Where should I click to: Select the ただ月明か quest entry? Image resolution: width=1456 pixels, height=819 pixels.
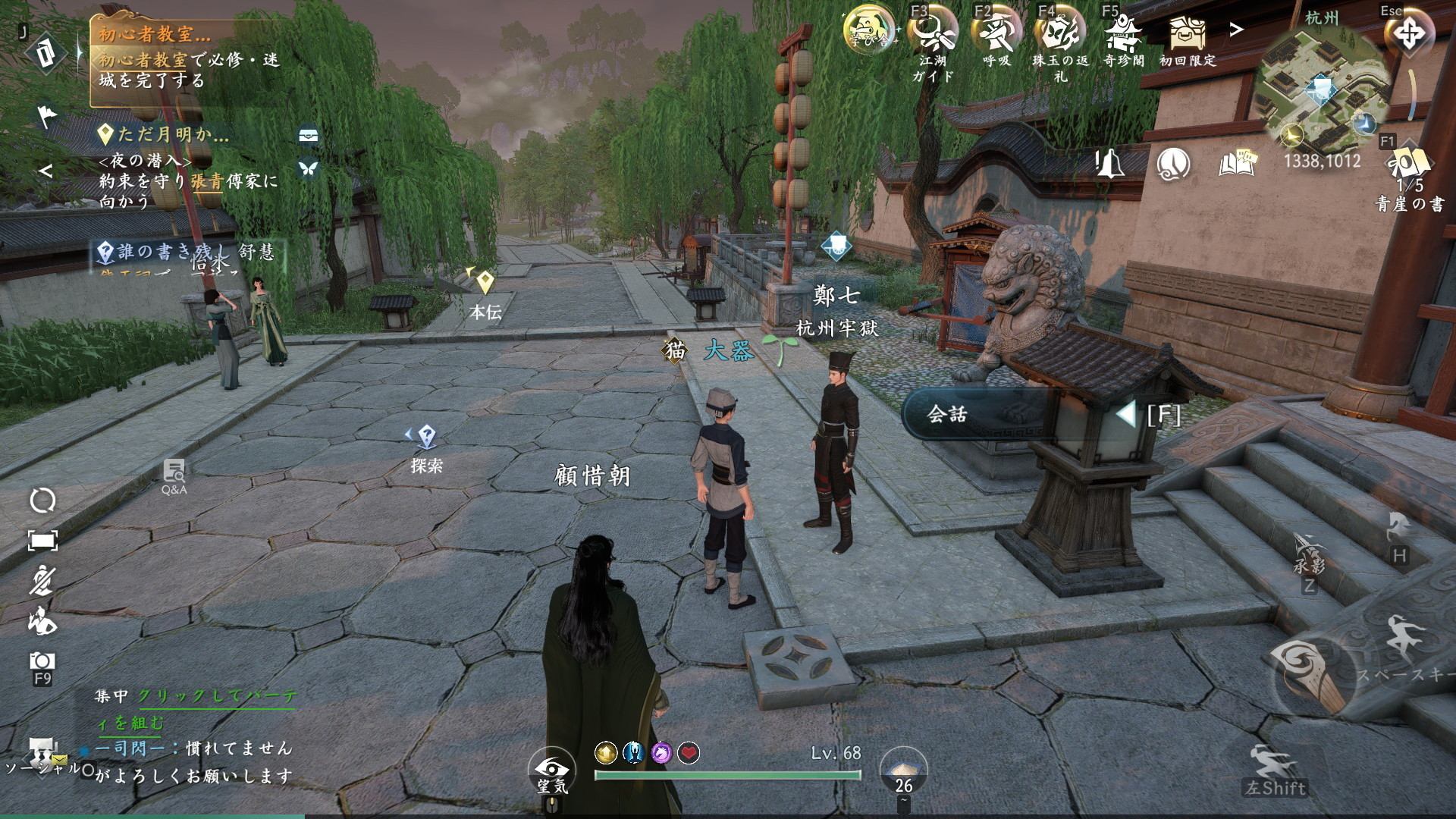[x=173, y=136]
